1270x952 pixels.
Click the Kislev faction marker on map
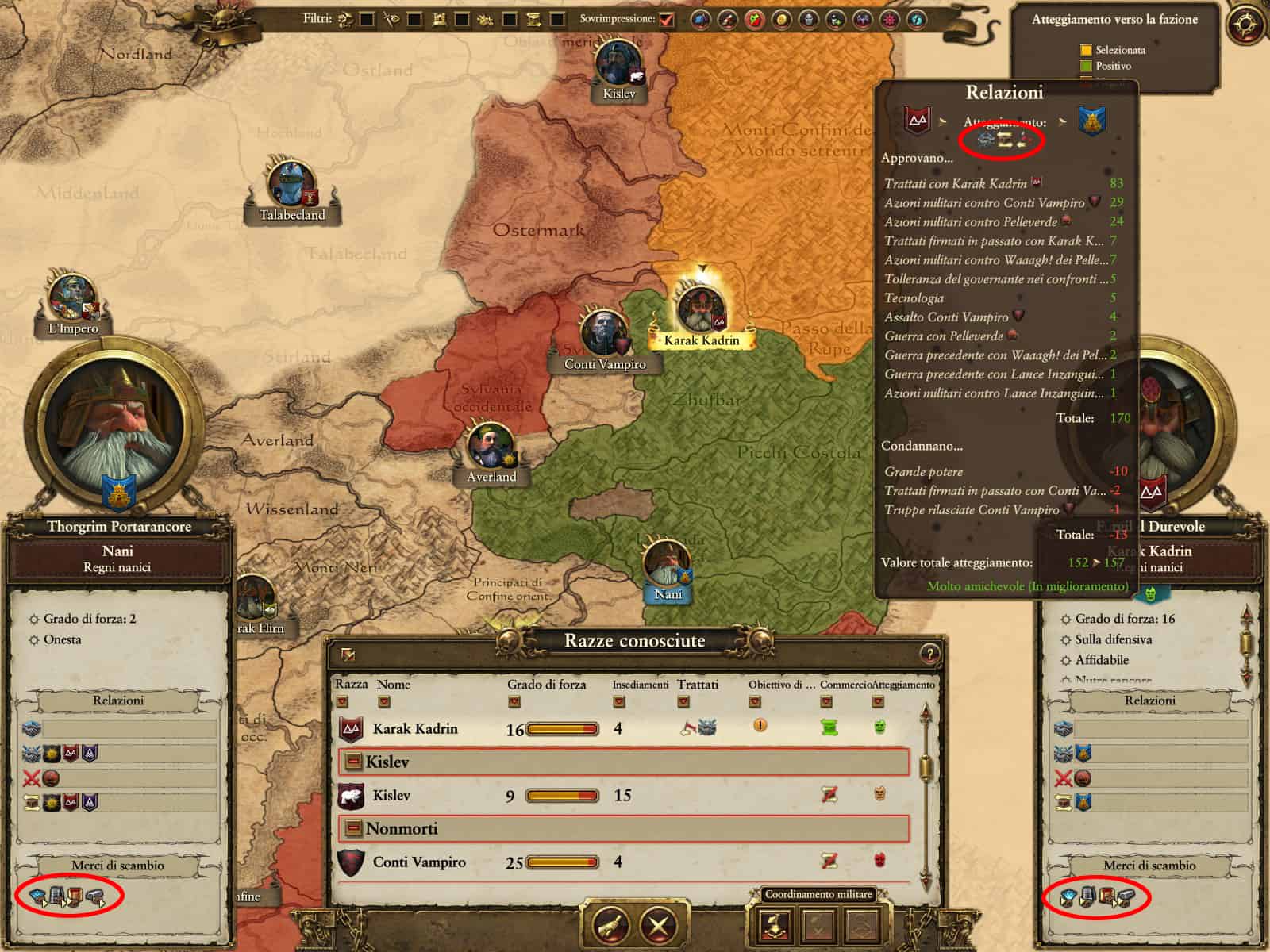tap(618, 65)
